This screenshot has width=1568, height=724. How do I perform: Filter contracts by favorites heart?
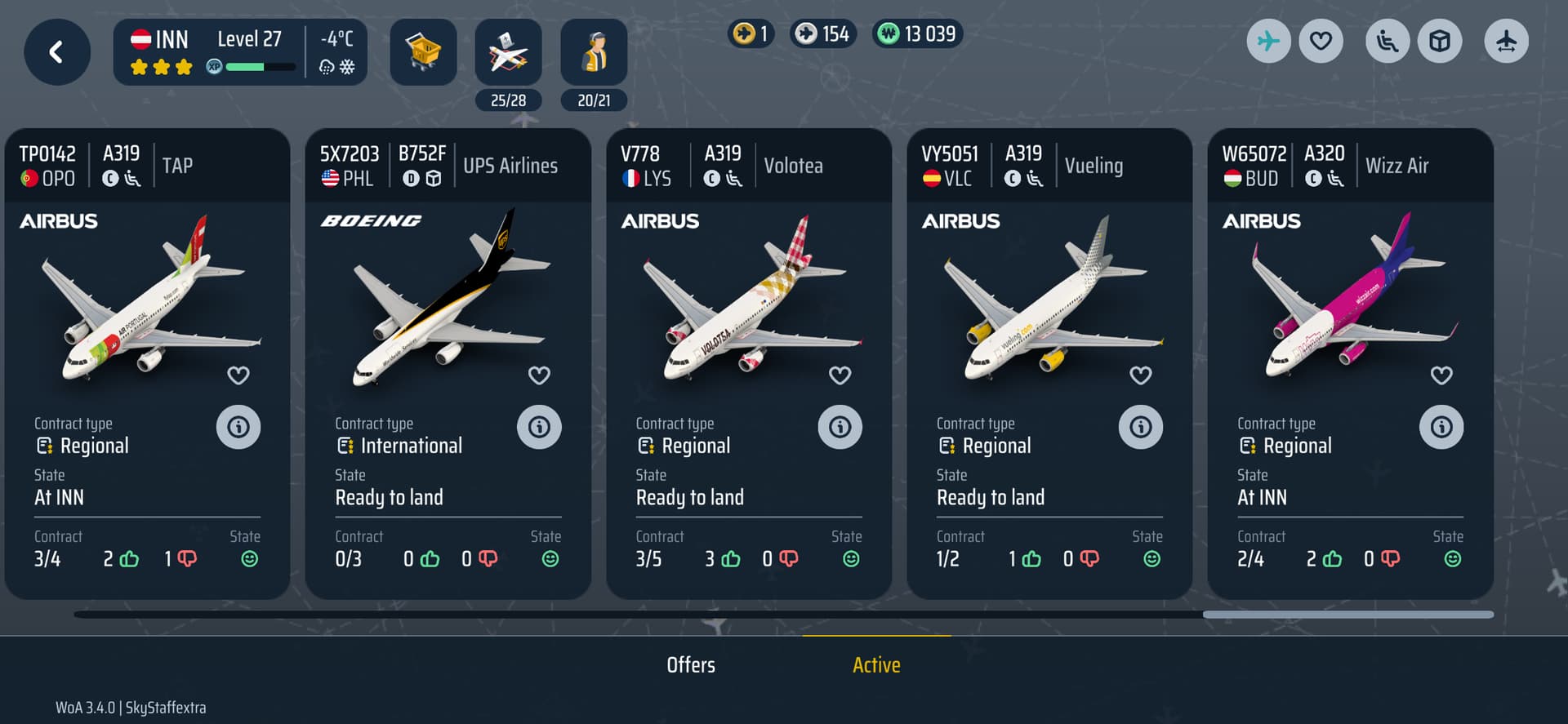1321,41
